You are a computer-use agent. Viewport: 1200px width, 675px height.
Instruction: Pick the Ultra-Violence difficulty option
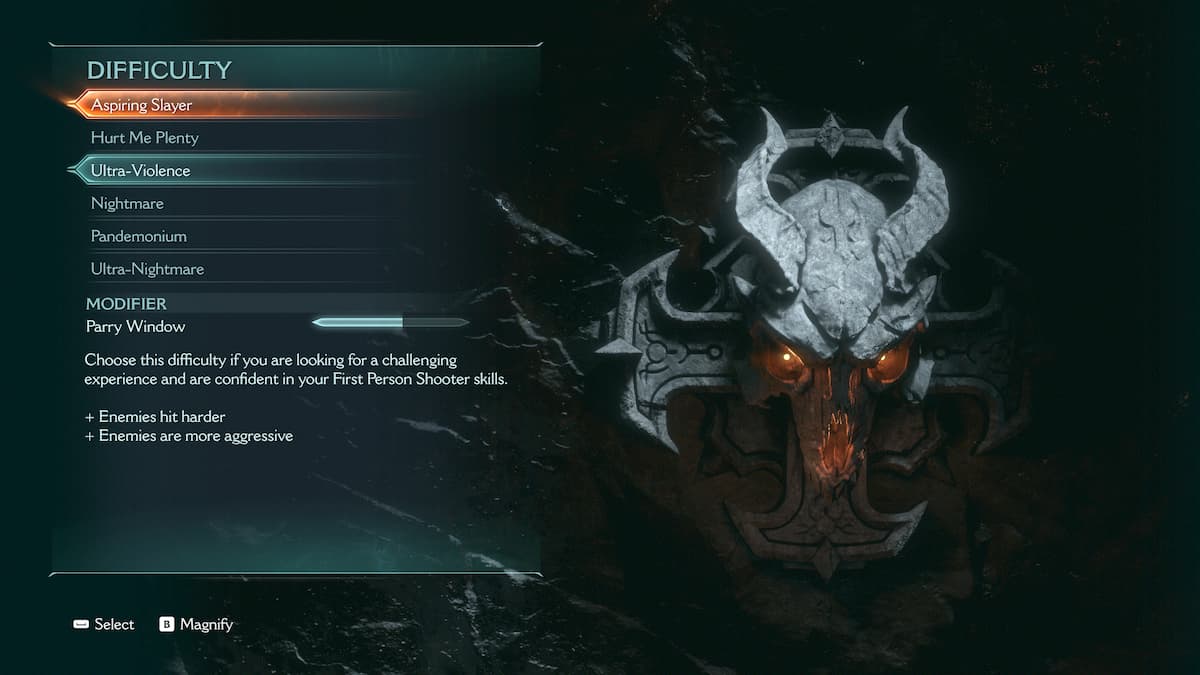pyautogui.click(x=141, y=171)
